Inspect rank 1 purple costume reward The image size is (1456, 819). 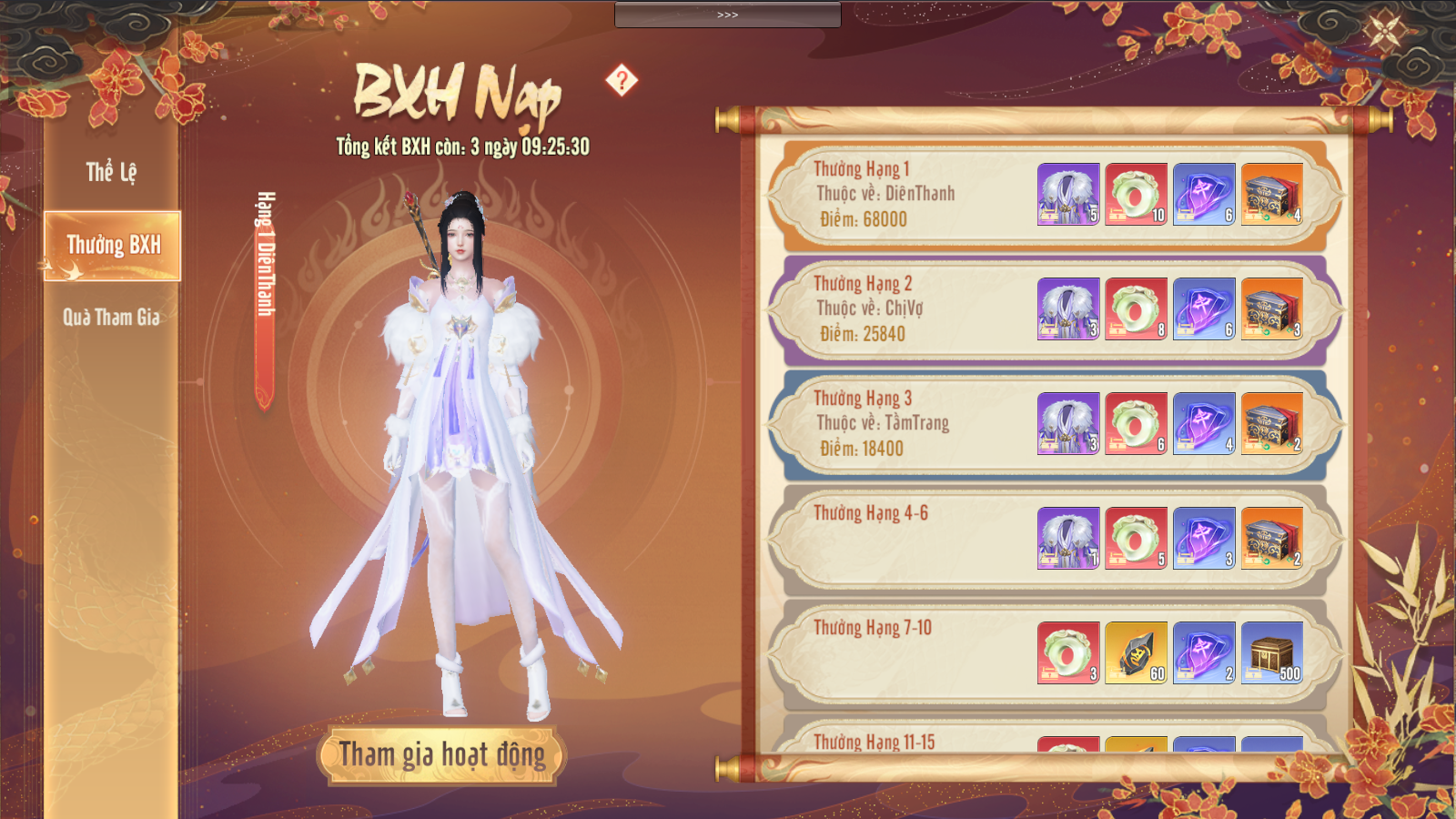click(x=1068, y=194)
